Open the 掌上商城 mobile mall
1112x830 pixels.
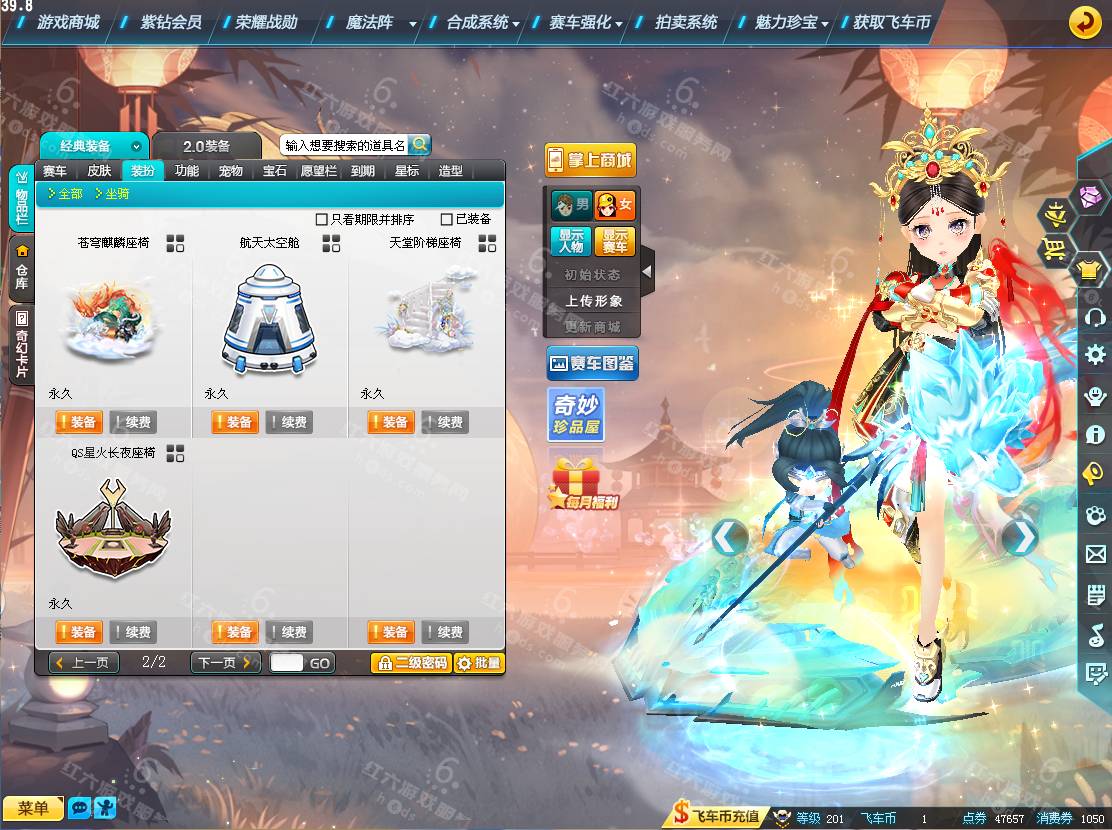tap(590, 160)
